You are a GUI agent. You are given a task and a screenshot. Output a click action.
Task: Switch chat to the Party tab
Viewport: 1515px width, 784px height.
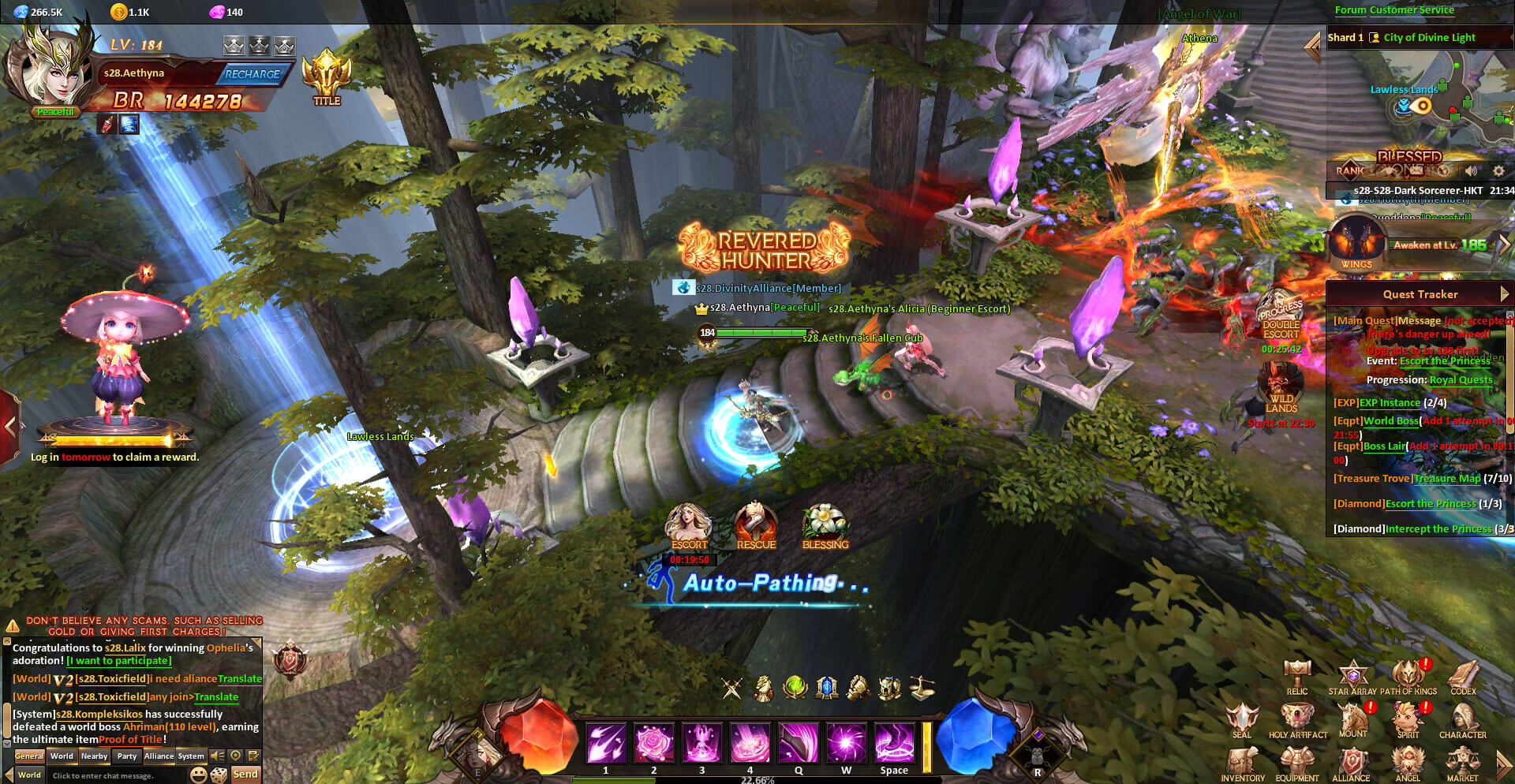[126, 756]
